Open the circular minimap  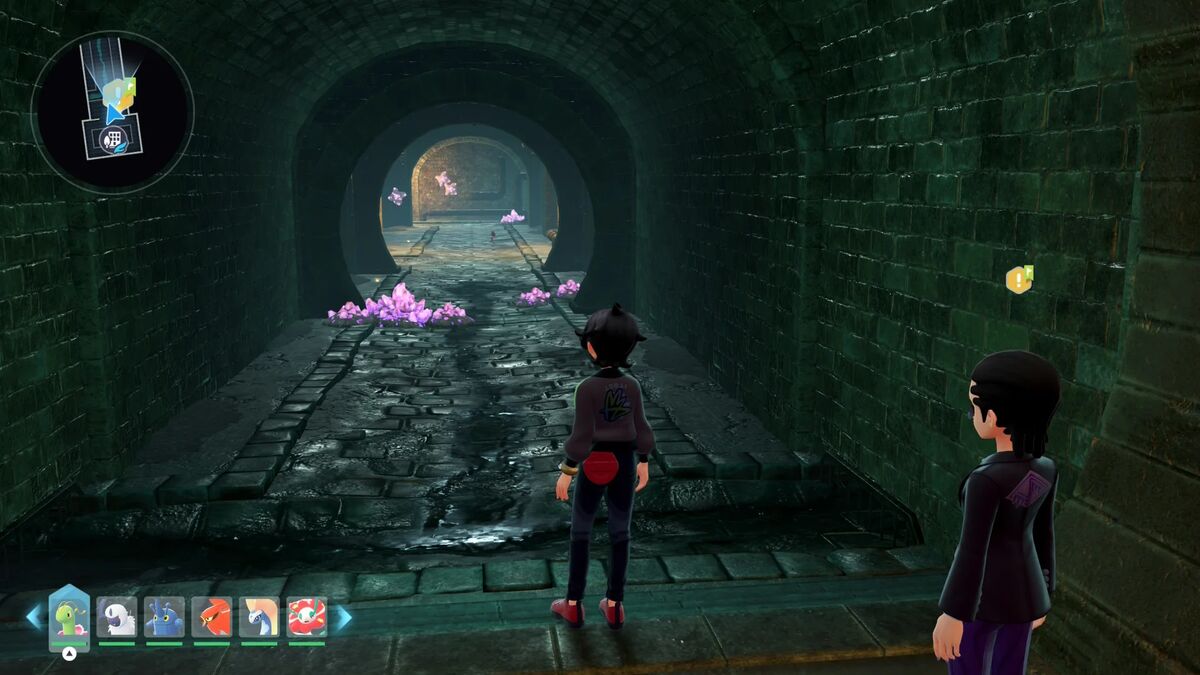tap(112, 111)
